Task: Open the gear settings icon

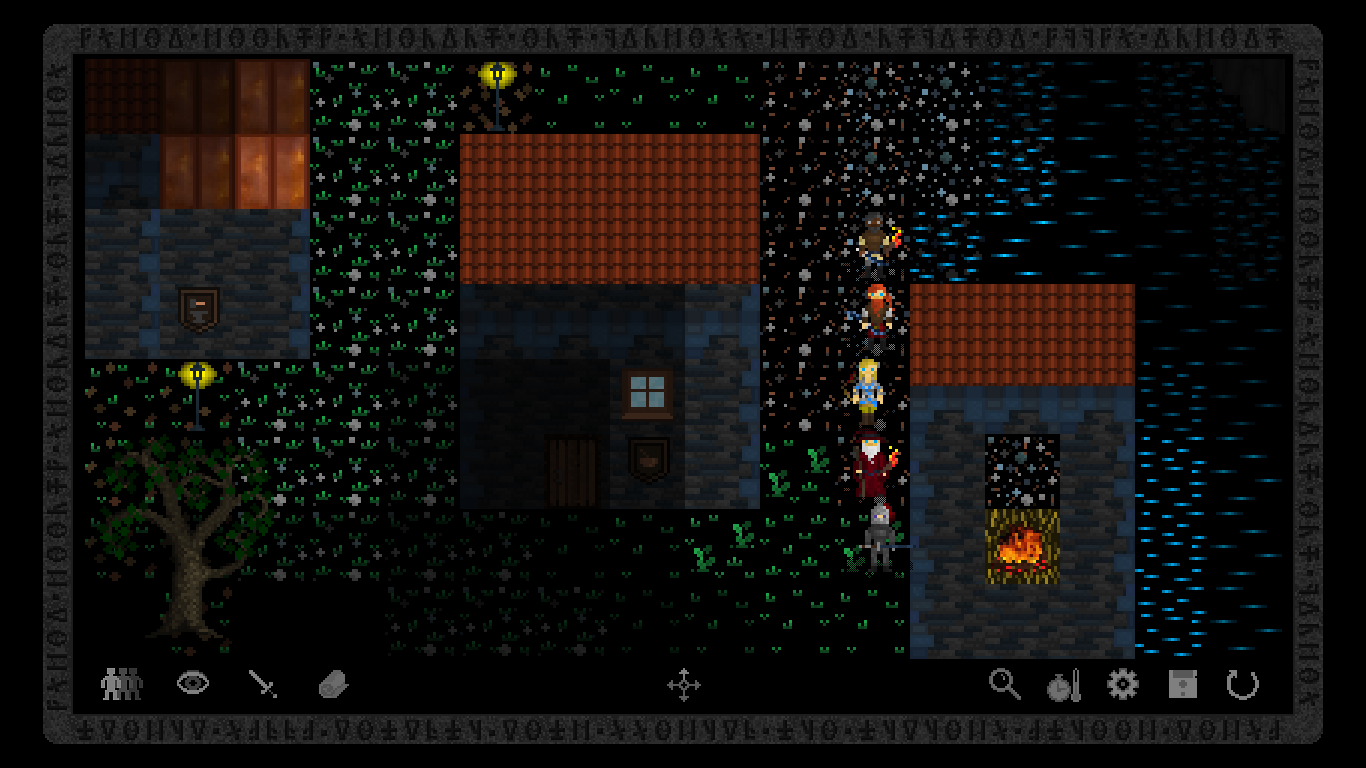Action: 1123,684
